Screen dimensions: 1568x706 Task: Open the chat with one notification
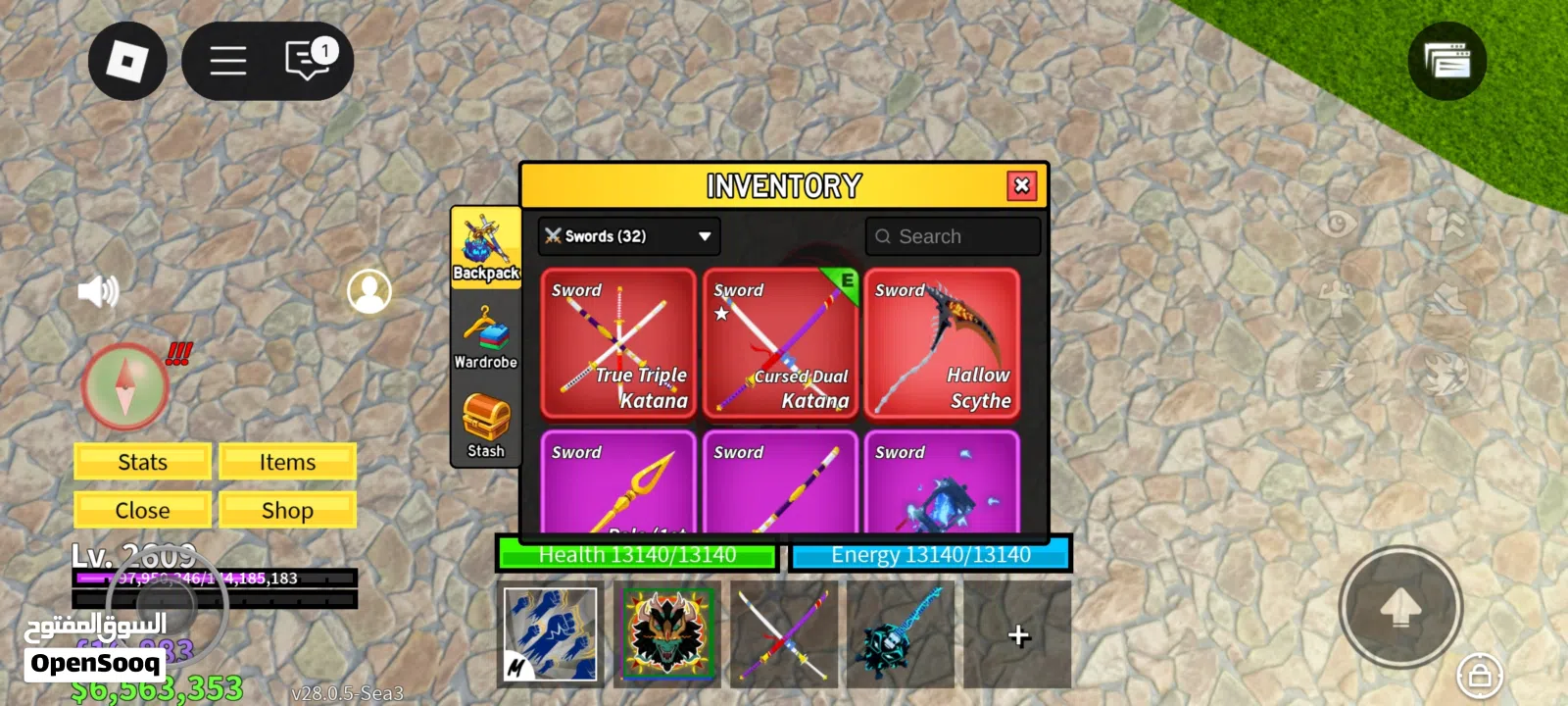309,60
